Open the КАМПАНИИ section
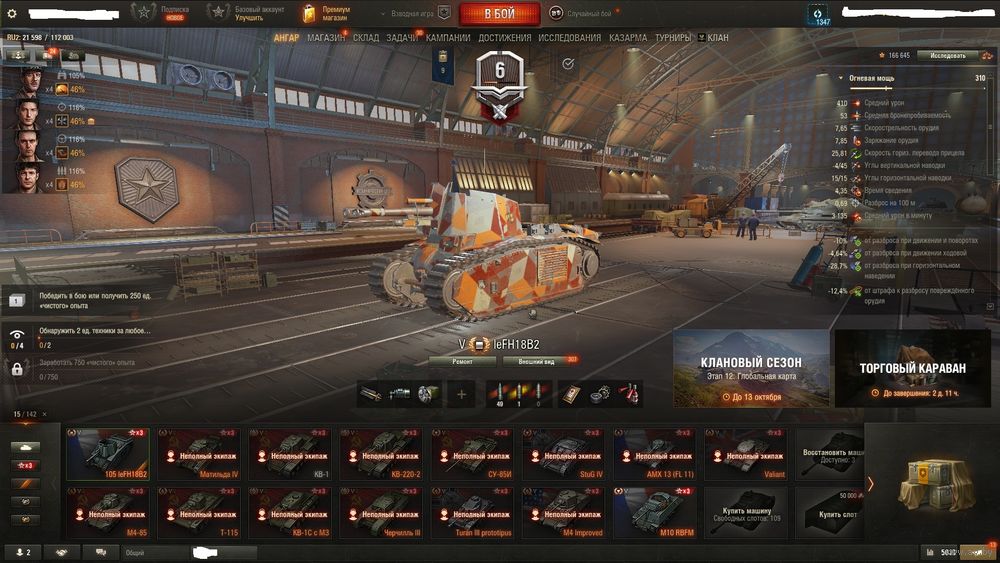 (449, 38)
